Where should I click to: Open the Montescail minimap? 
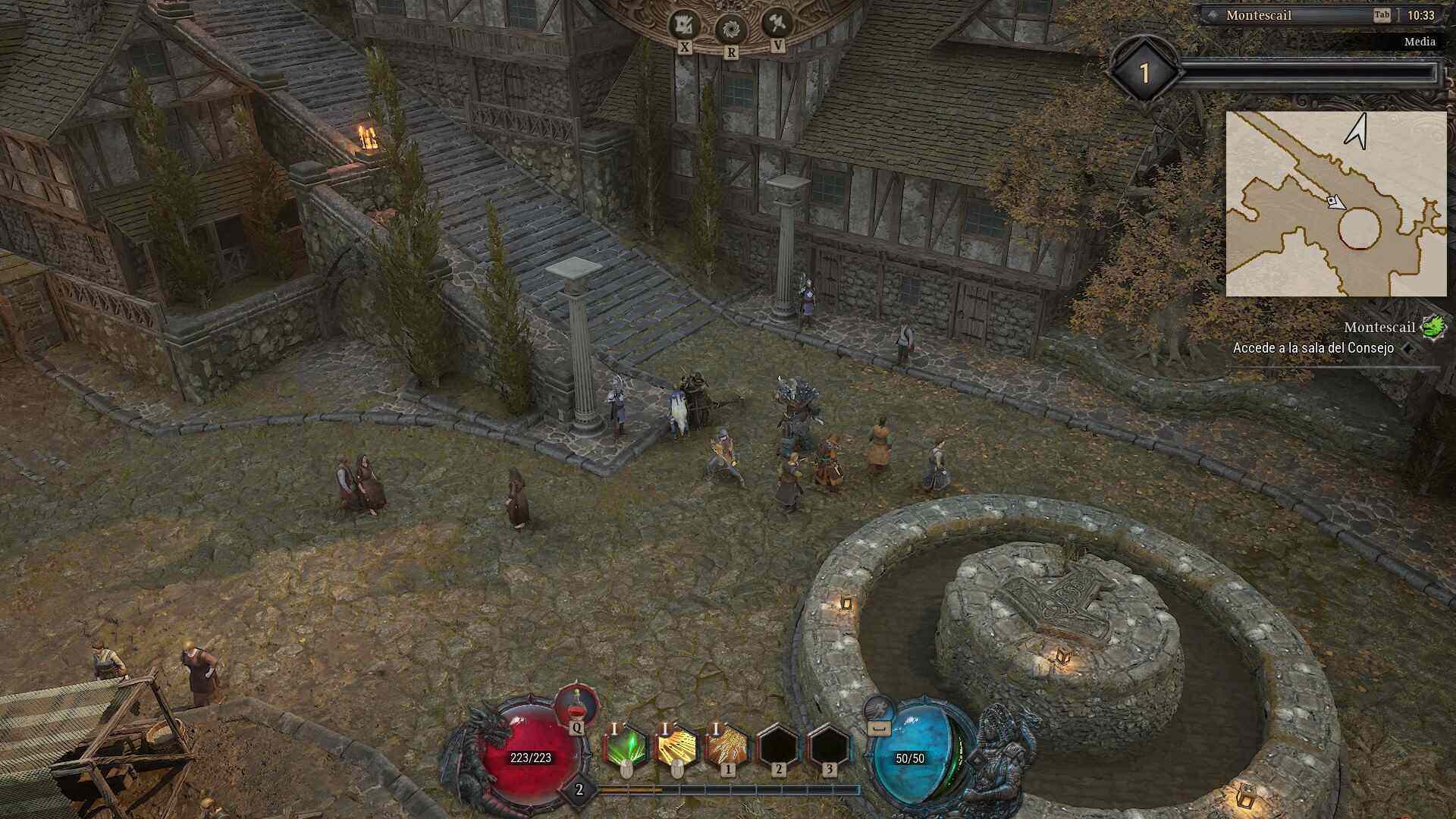pos(1336,203)
